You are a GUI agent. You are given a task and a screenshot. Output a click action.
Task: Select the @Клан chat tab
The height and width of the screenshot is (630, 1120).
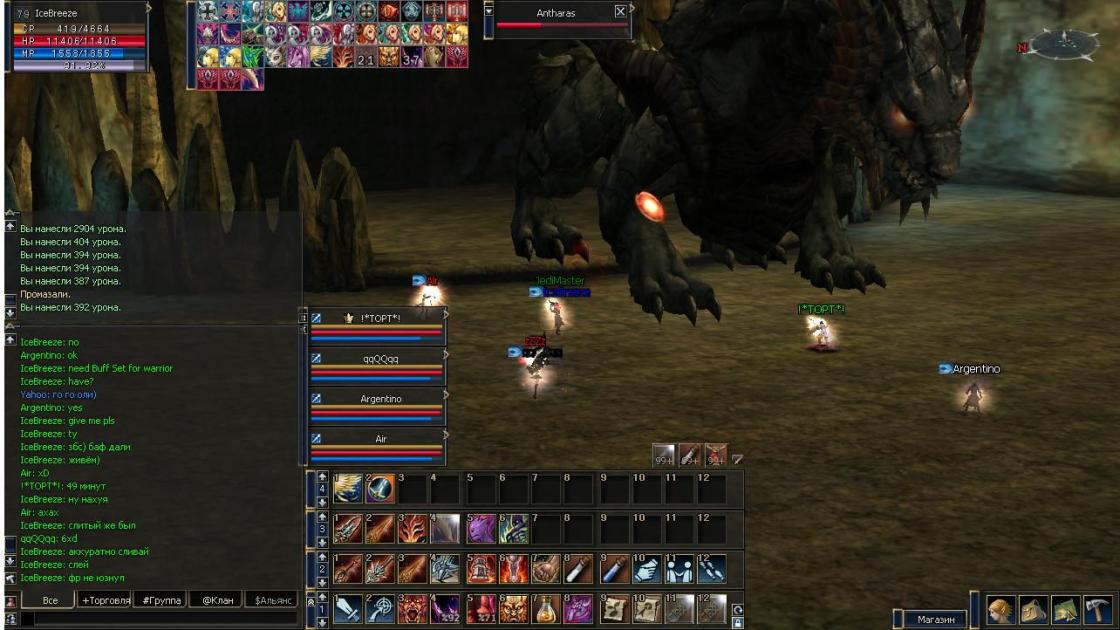tap(217, 600)
